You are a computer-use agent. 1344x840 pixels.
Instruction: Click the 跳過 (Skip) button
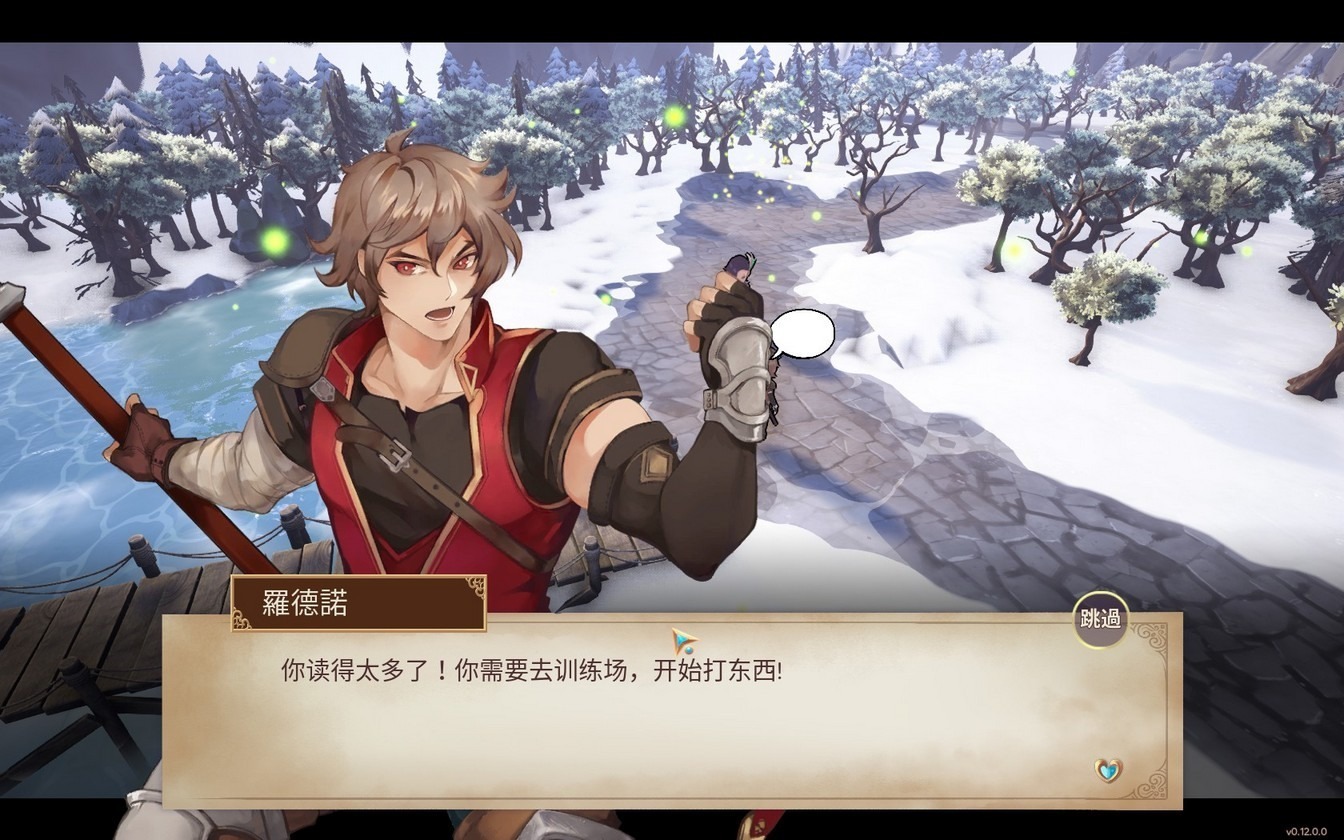pyautogui.click(x=1101, y=618)
